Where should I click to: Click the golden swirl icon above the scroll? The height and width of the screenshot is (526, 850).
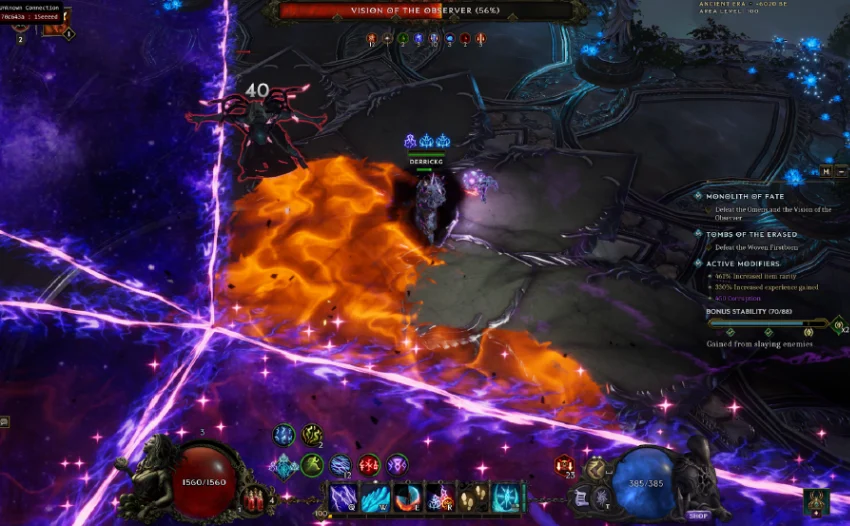[595, 468]
